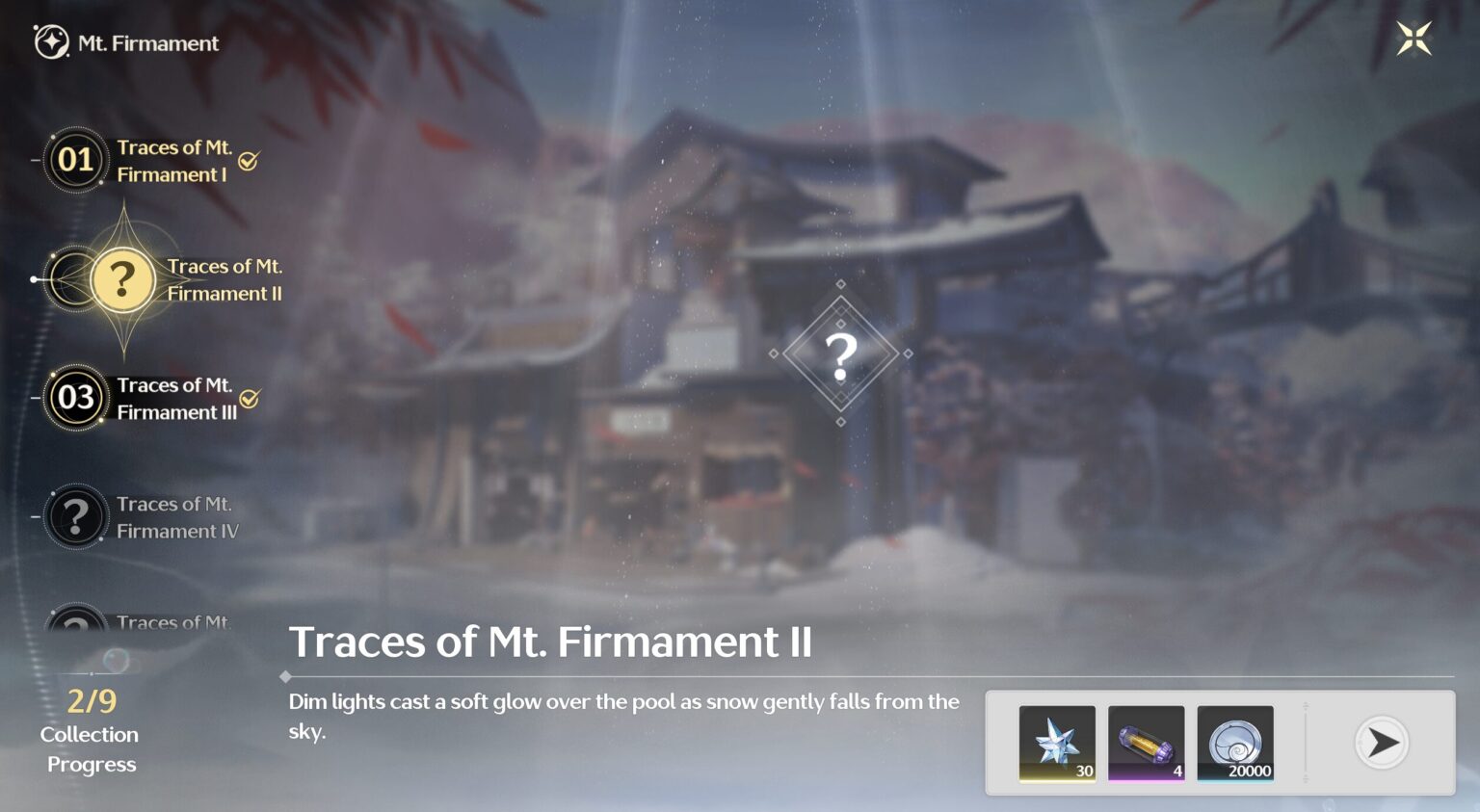Screen dimensions: 1480x812
Task: Click the purple tuner reward icon showing 4
Action: (x=1146, y=743)
